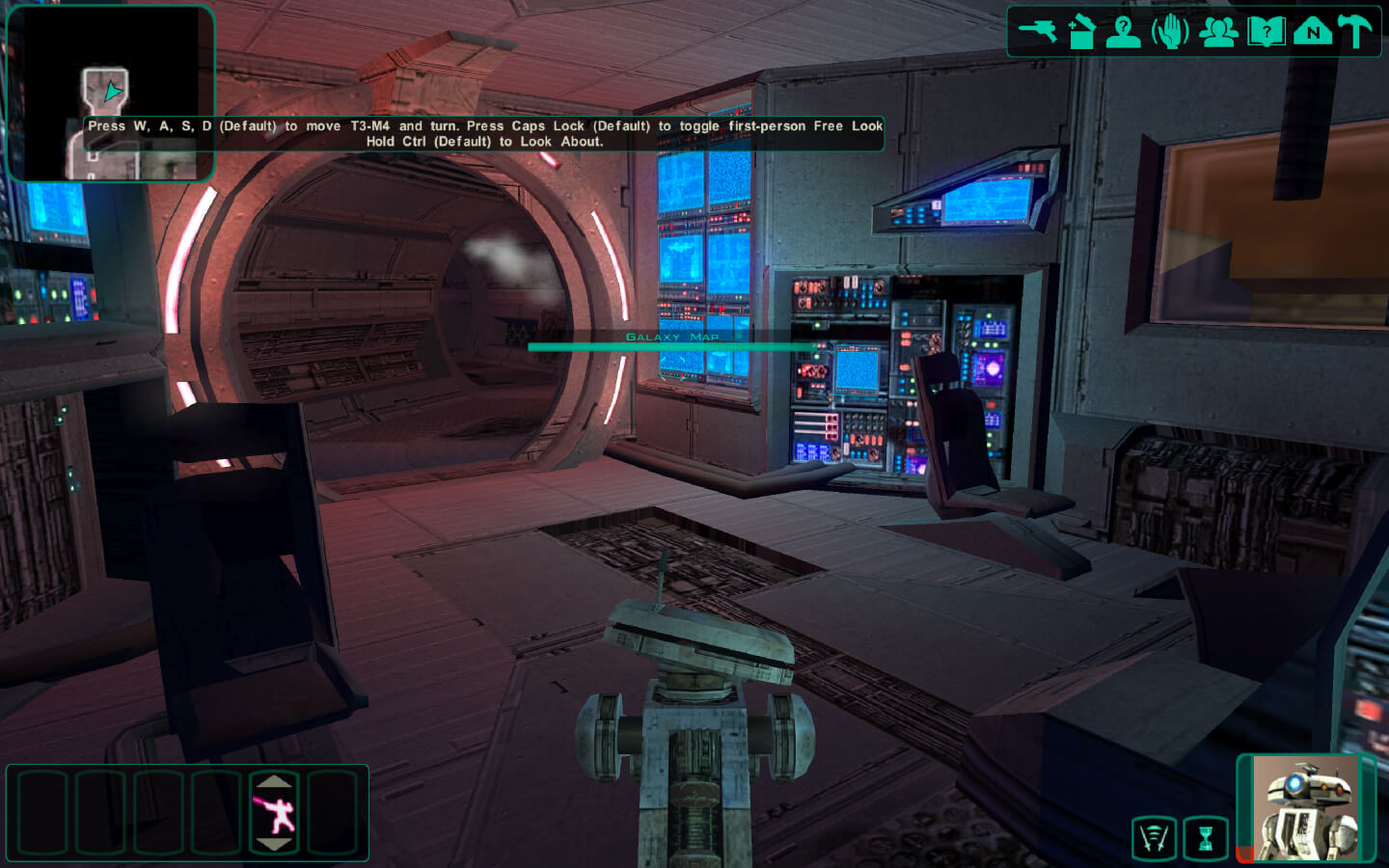Click the hourglass pause icon
The image size is (1389, 868).
point(1206,838)
